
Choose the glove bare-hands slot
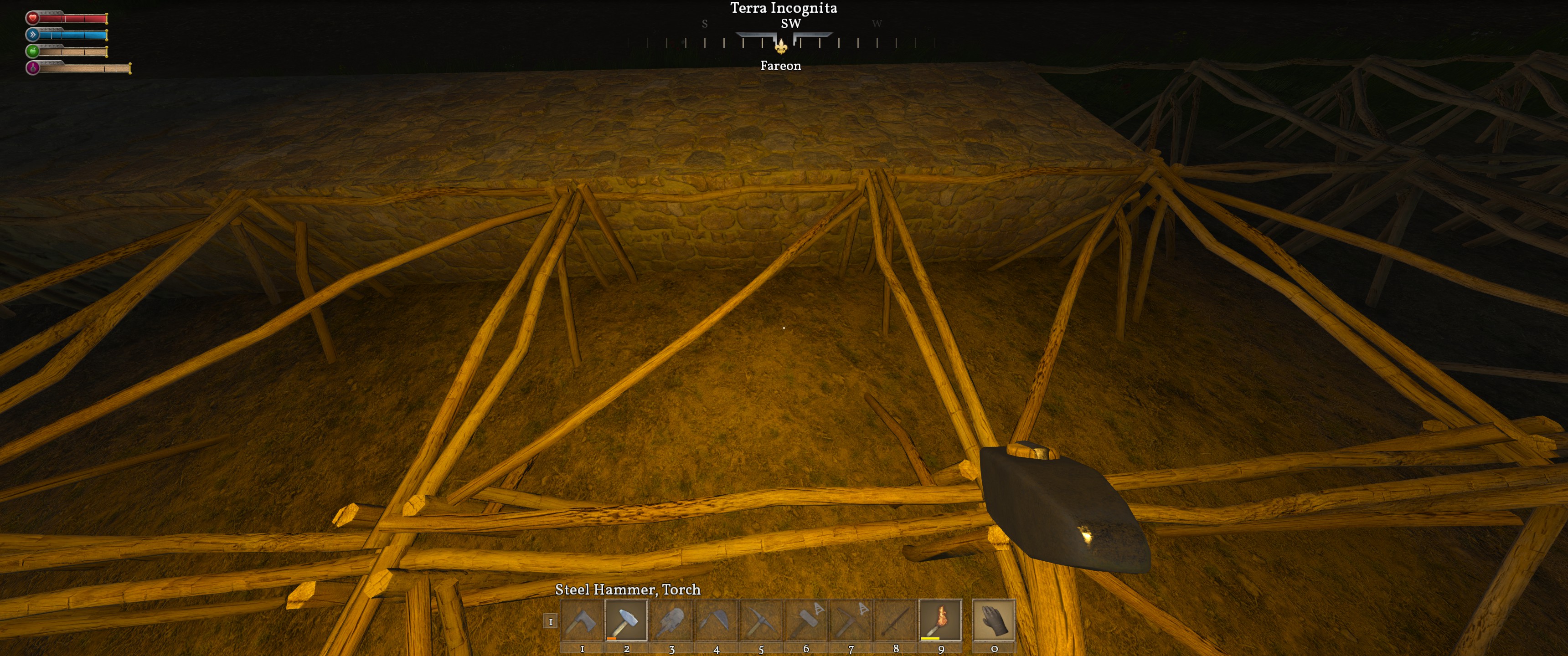pyautogui.click(x=994, y=621)
